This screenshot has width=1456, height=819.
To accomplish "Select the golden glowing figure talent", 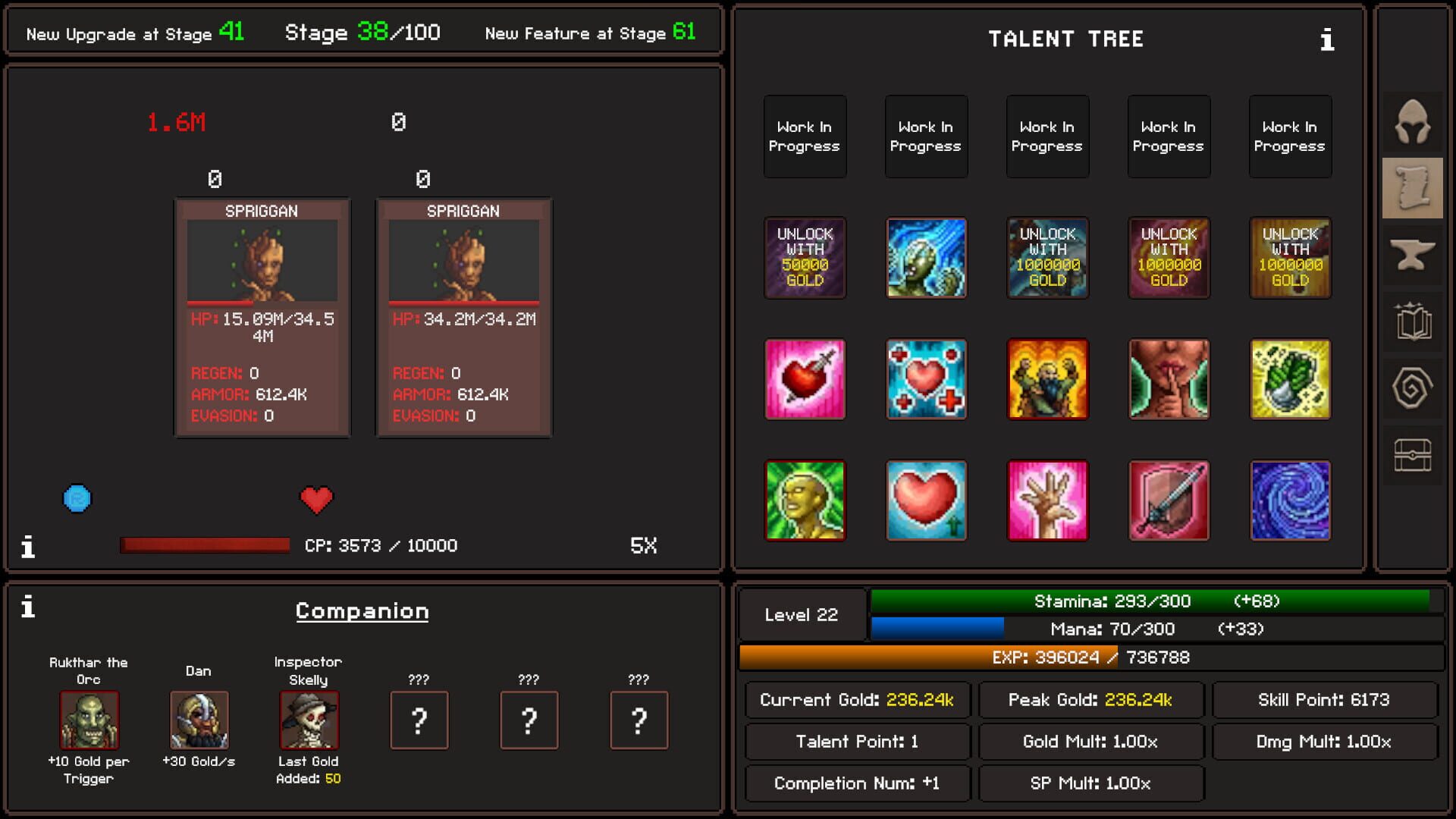I will click(805, 500).
